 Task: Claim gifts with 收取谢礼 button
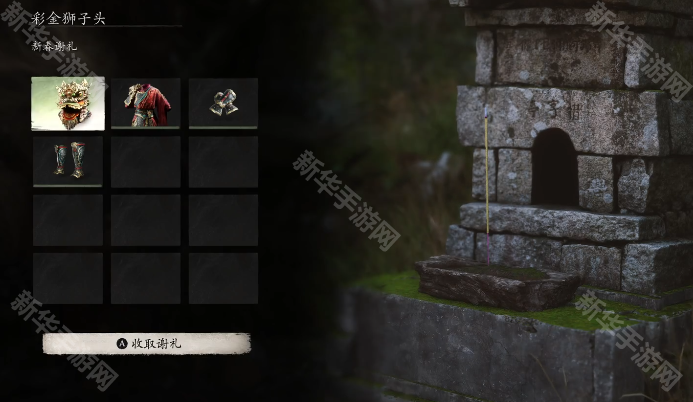tap(146, 343)
